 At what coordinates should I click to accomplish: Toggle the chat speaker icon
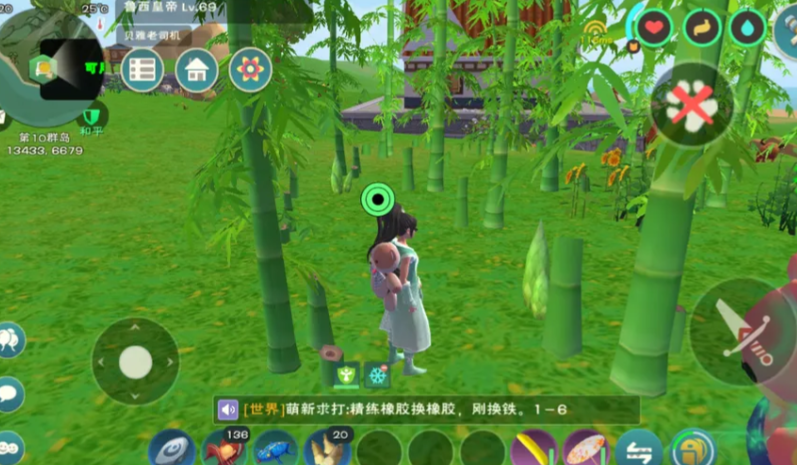[228, 409]
